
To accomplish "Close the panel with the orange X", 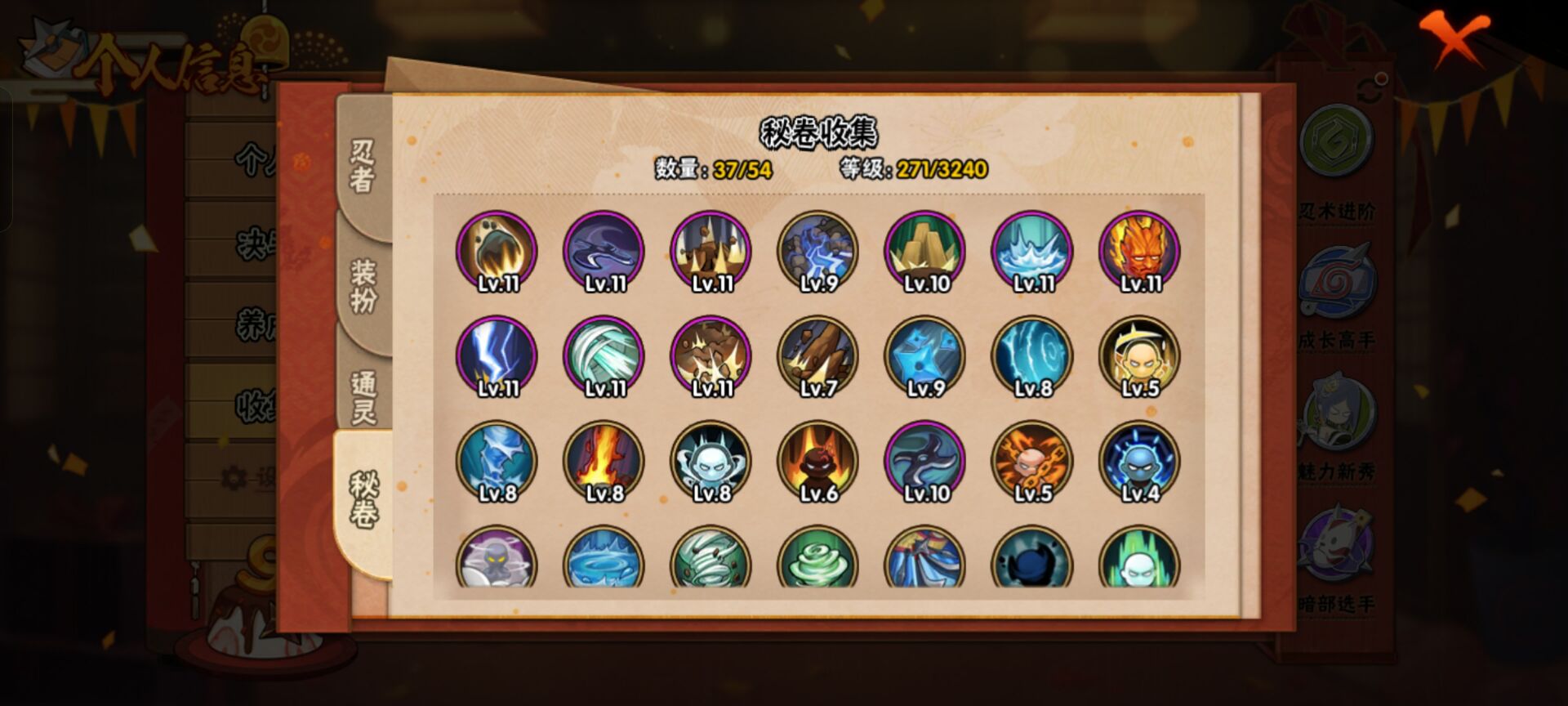I will pyautogui.click(x=1454, y=37).
